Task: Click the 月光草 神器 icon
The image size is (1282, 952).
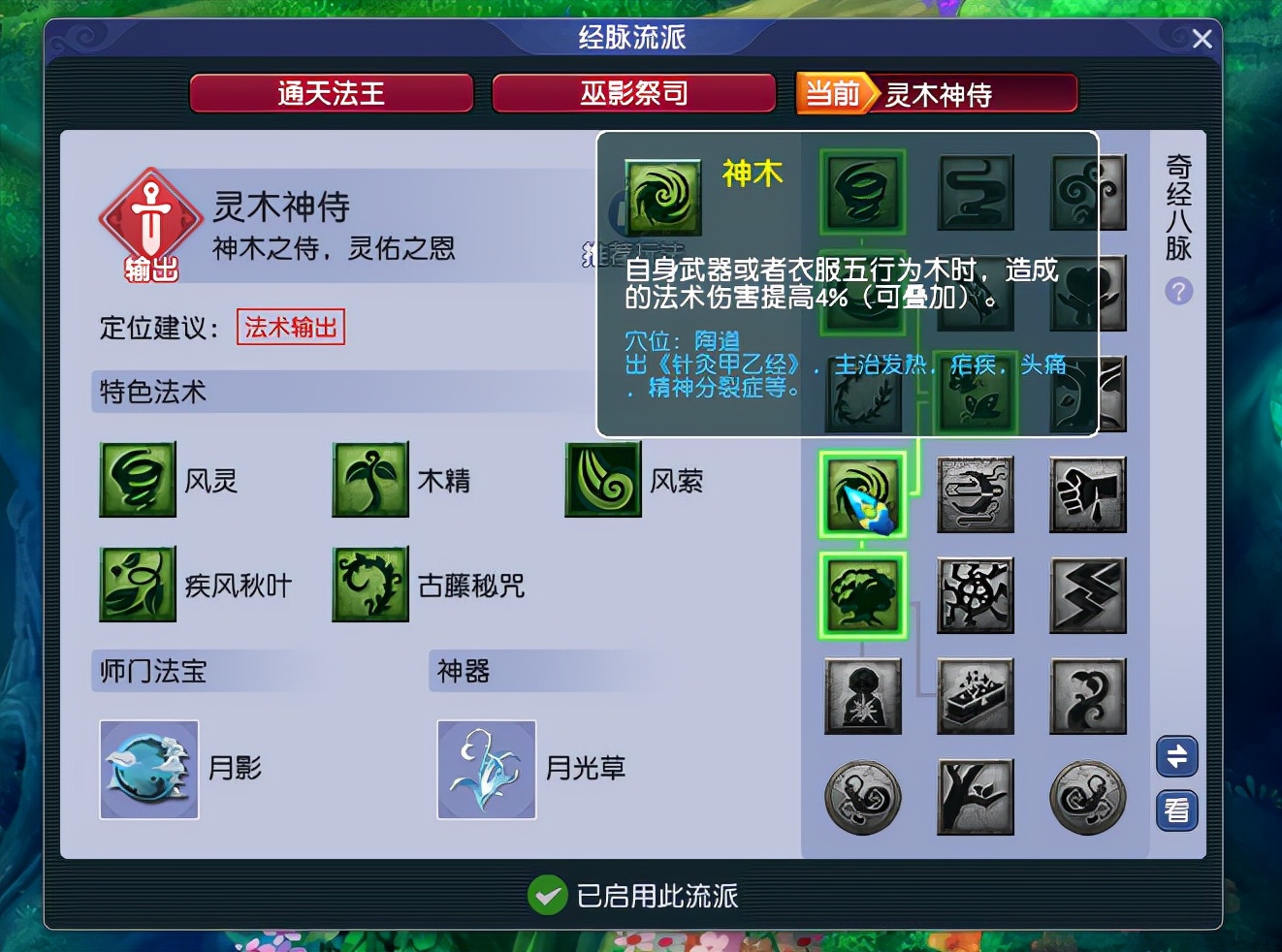Action: tap(486, 769)
